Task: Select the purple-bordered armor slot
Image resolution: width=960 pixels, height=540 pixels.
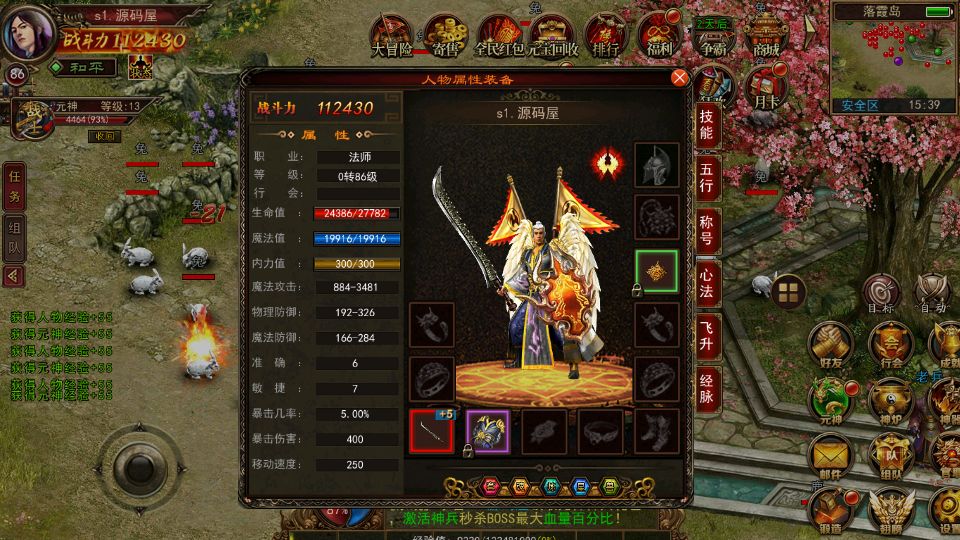Action: click(488, 432)
